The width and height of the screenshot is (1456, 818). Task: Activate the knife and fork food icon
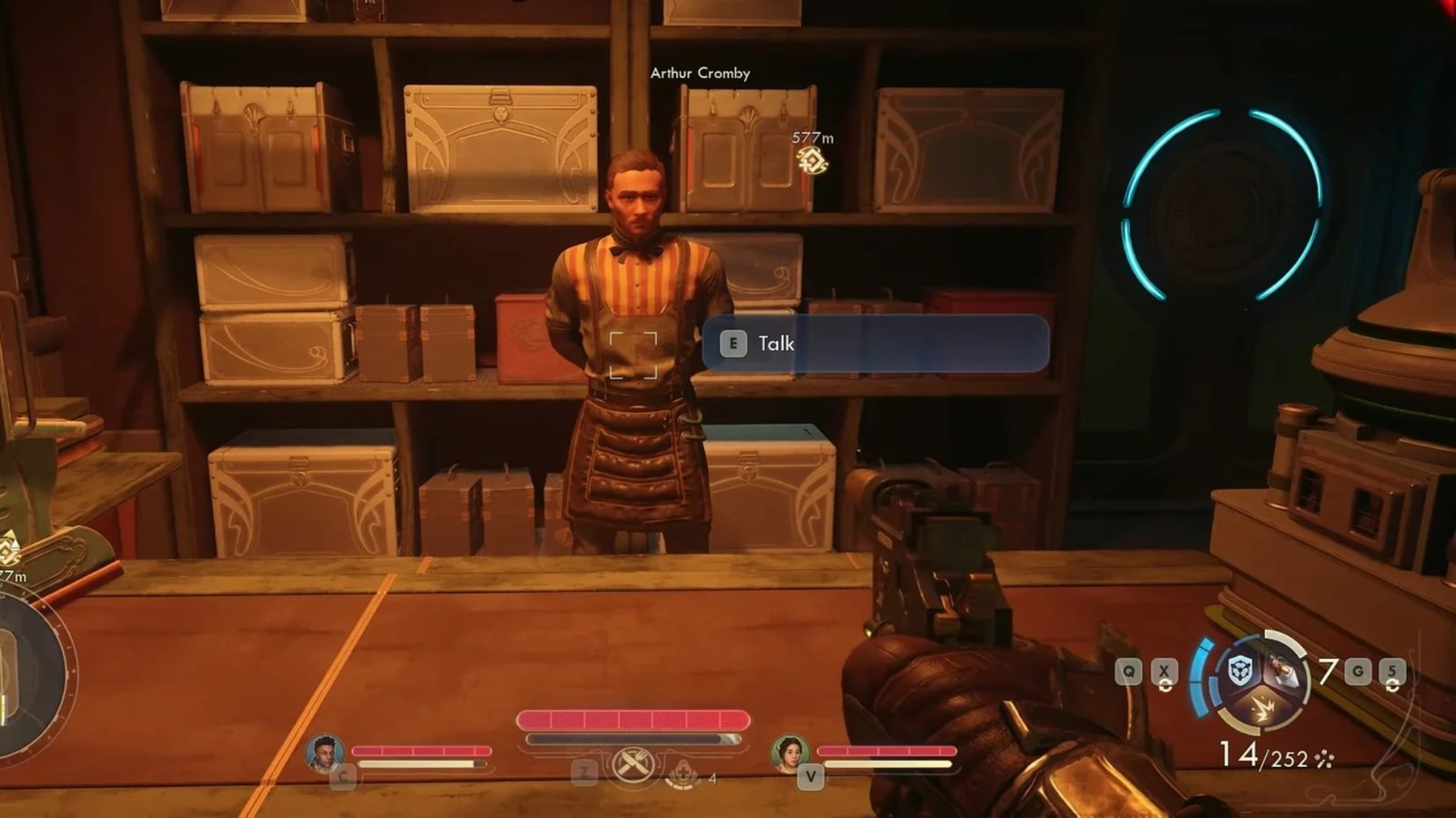coord(632,765)
